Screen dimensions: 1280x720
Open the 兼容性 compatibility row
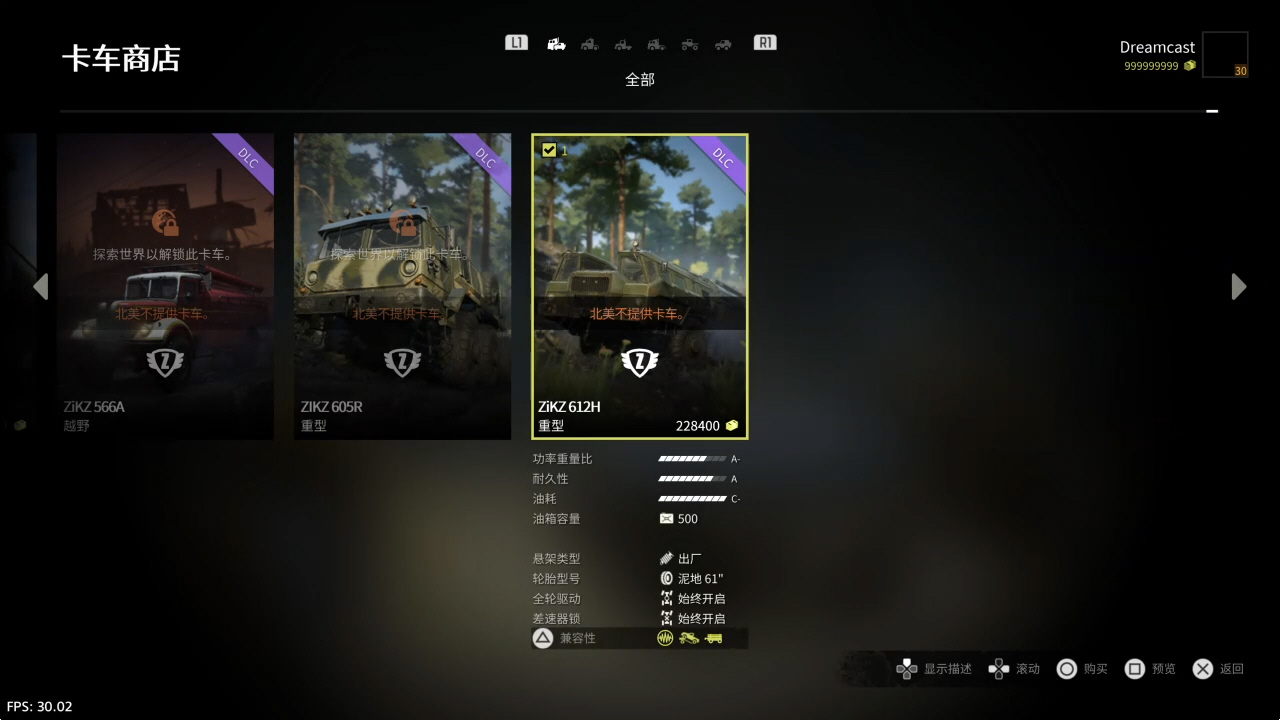coord(640,638)
